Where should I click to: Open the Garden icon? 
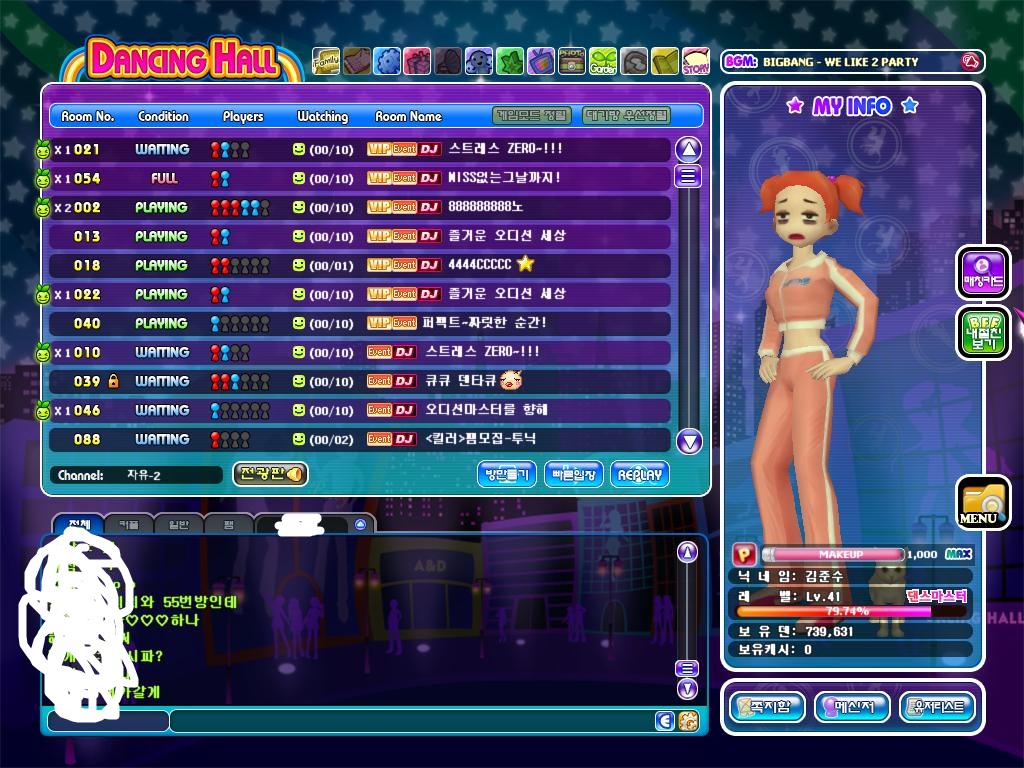point(603,62)
